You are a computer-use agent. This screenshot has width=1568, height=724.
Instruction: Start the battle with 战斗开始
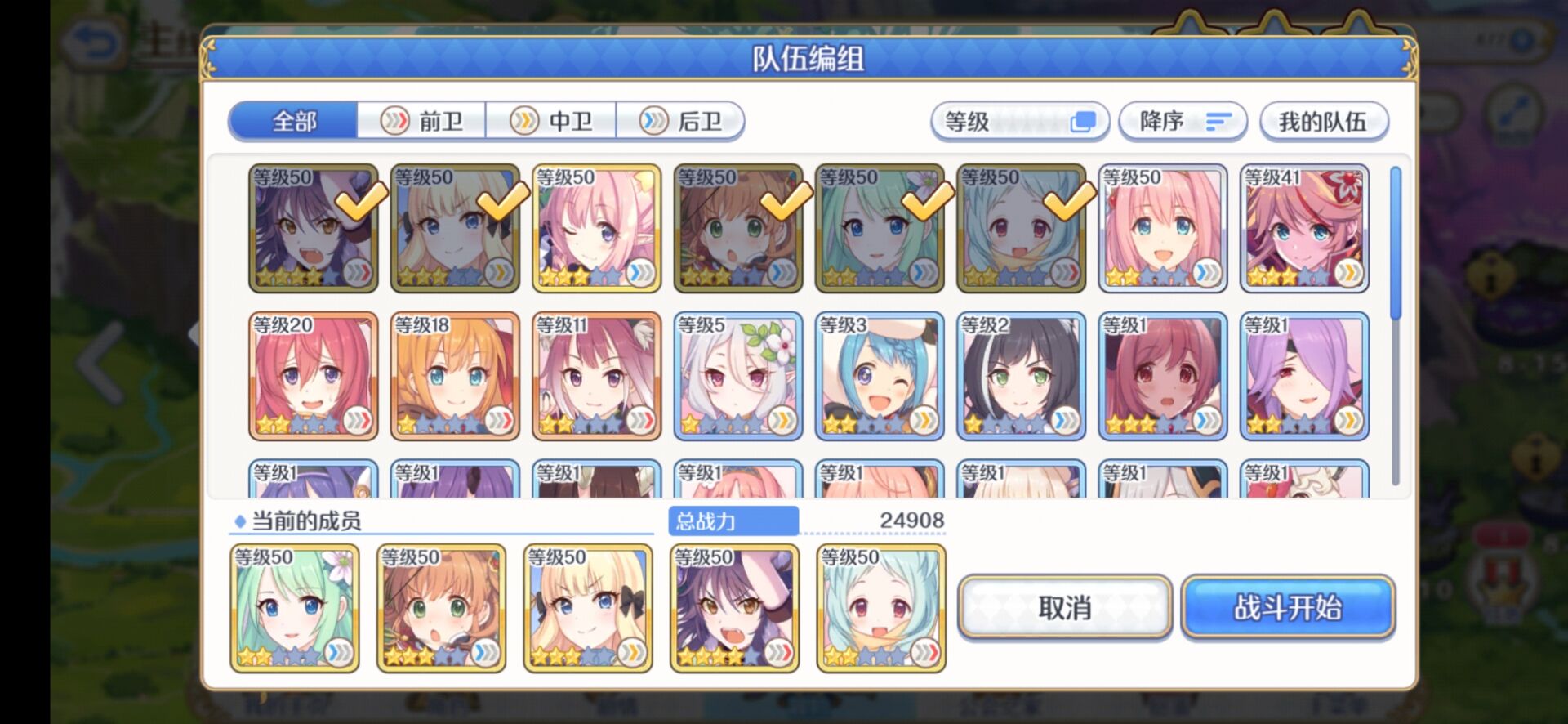point(1287,608)
